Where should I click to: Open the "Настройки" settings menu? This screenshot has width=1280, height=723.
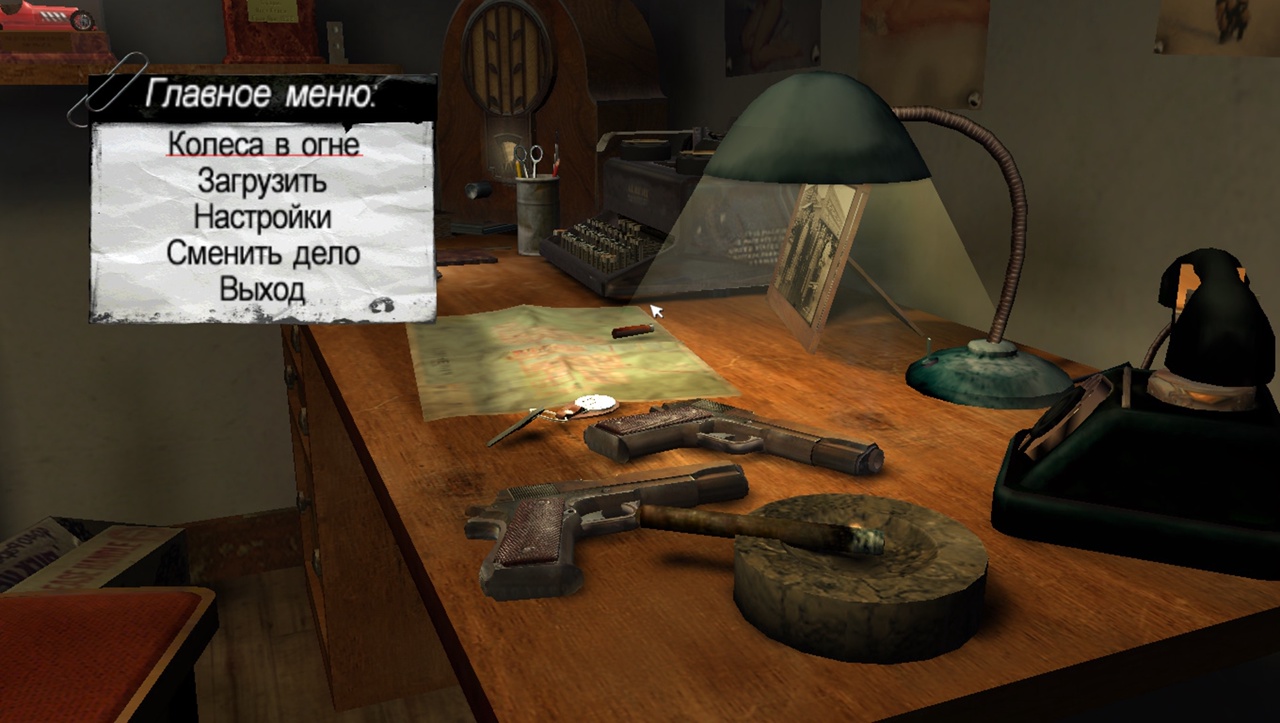pos(262,216)
